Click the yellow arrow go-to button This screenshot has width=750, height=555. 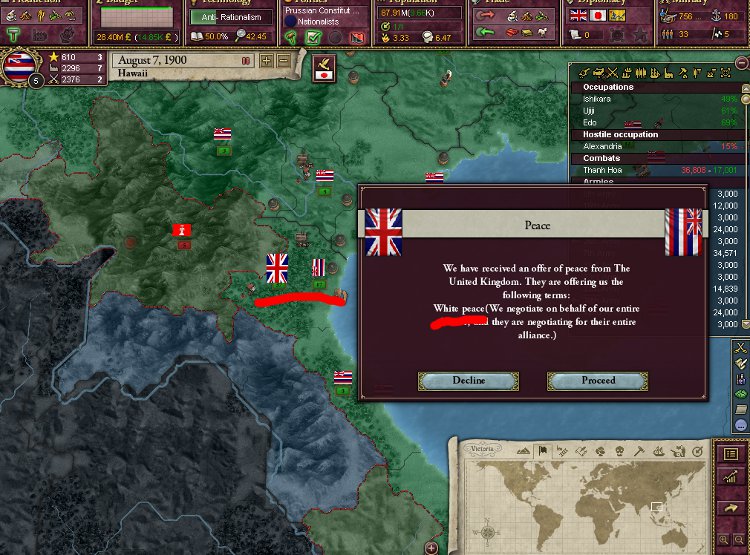pos(731,508)
